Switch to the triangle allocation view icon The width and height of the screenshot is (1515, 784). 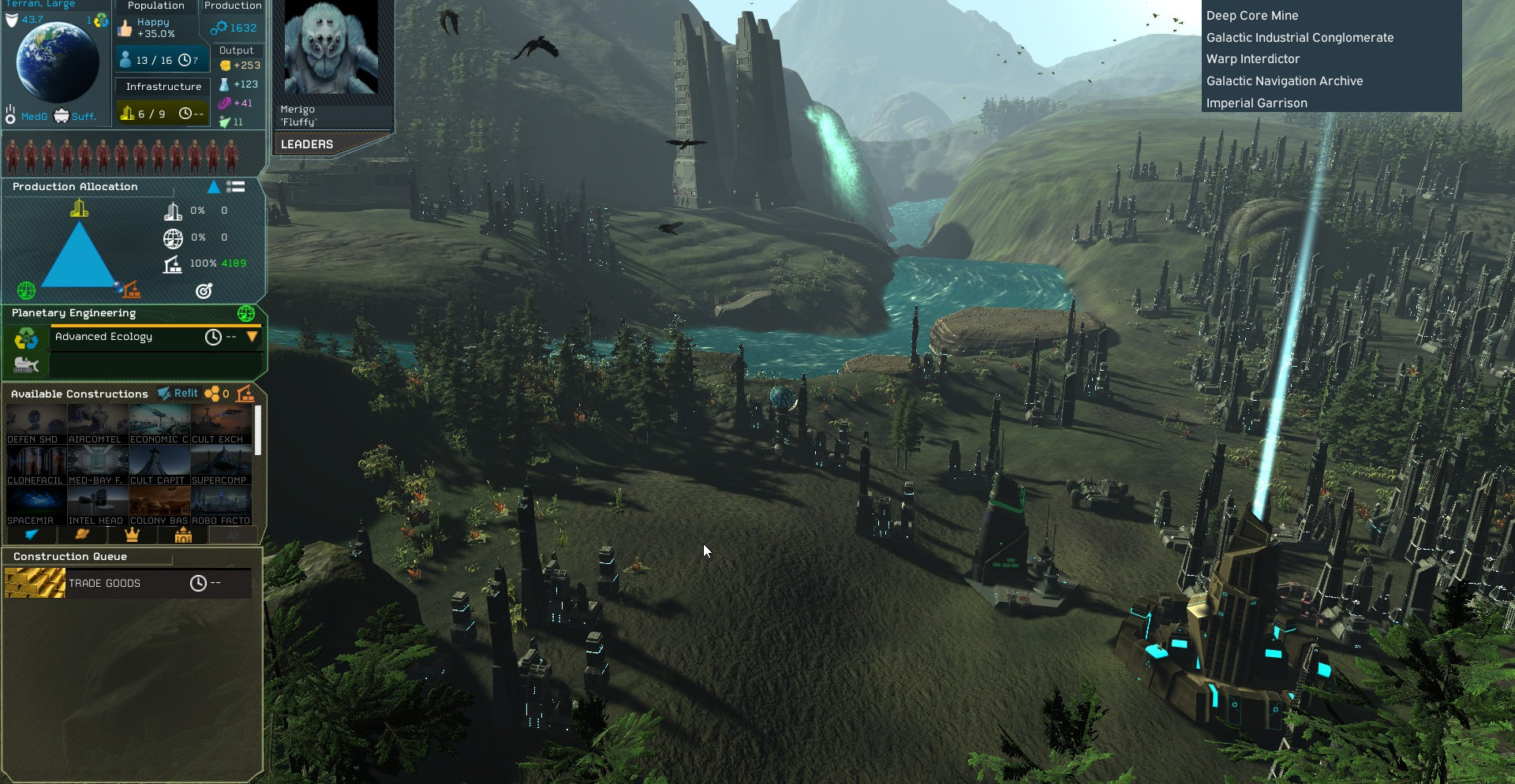pos(213,187)
